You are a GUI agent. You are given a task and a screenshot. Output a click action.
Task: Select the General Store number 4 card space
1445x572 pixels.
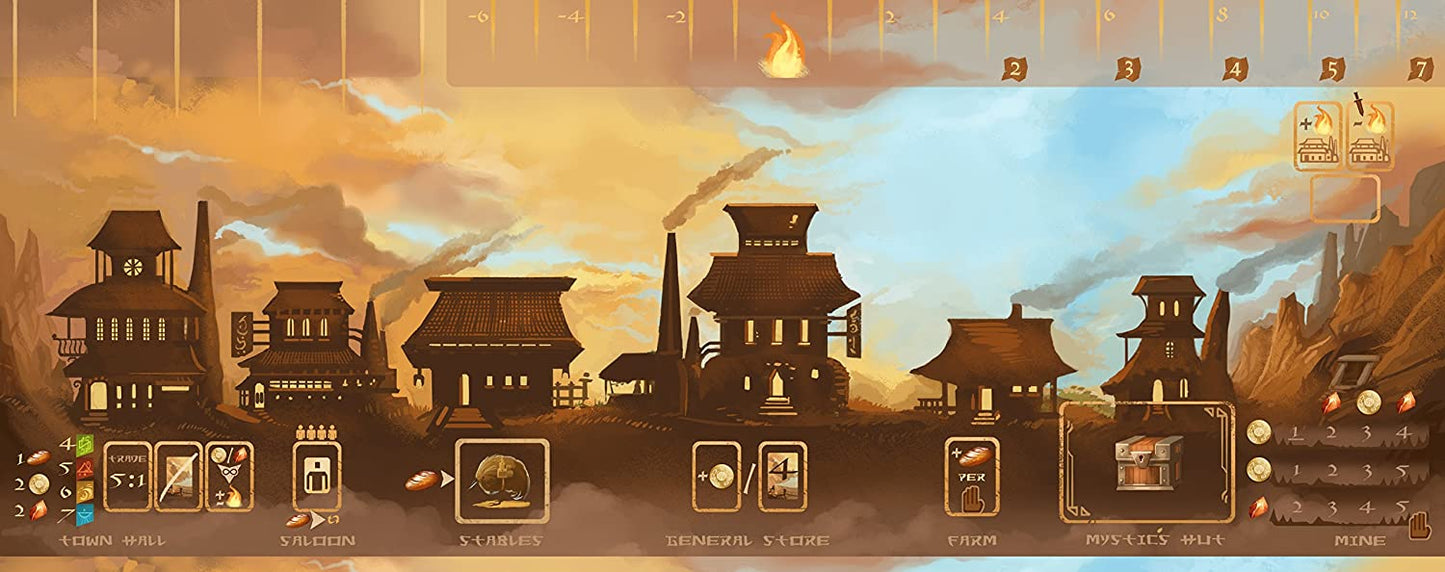click(782, 476)
